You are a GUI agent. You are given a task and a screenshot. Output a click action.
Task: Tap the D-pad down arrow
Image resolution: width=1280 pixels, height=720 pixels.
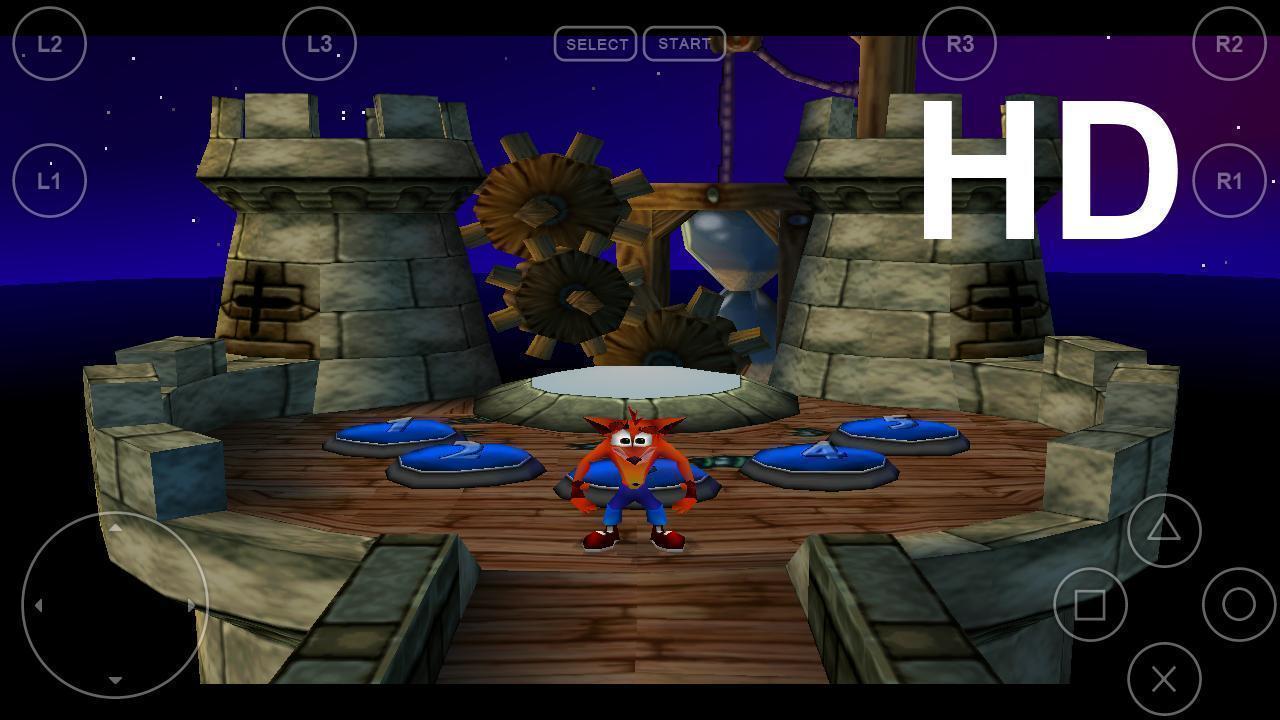click(115, 680)
